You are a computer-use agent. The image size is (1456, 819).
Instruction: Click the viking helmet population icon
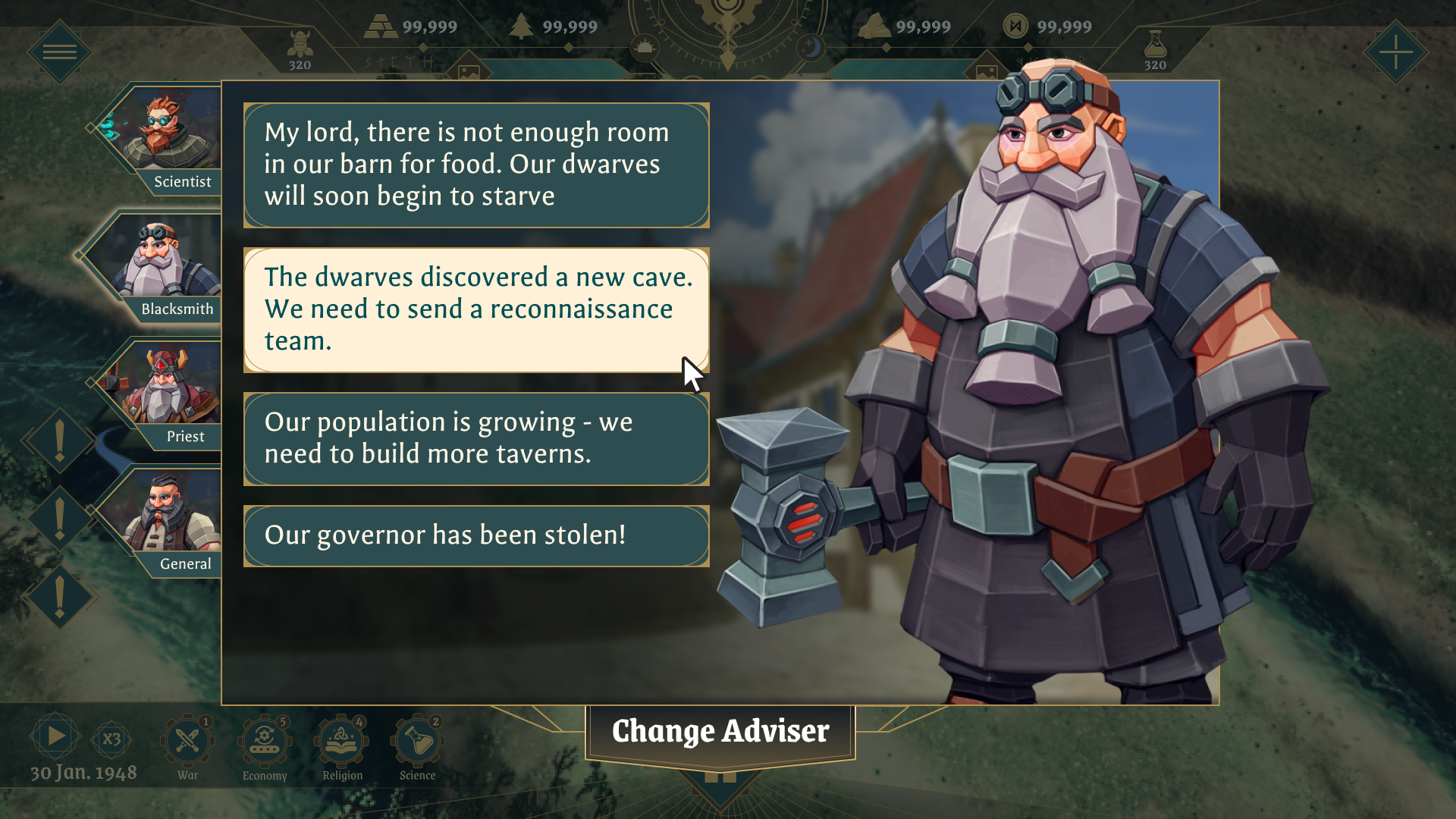pos(302,39)
